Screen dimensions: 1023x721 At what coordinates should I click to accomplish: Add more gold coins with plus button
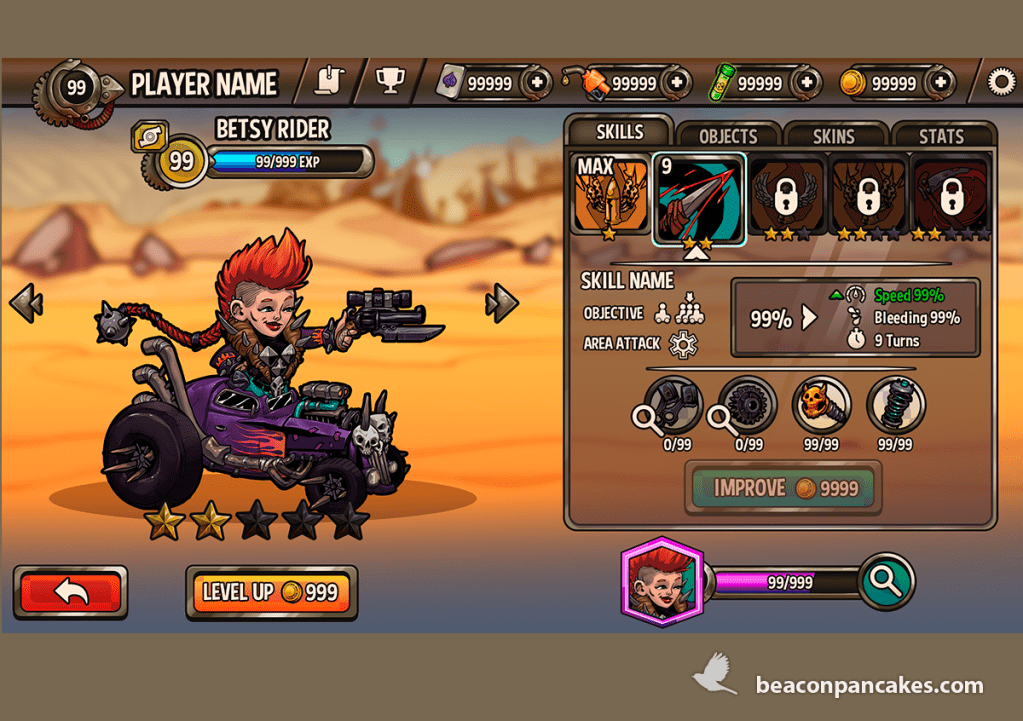coord(940,83)
